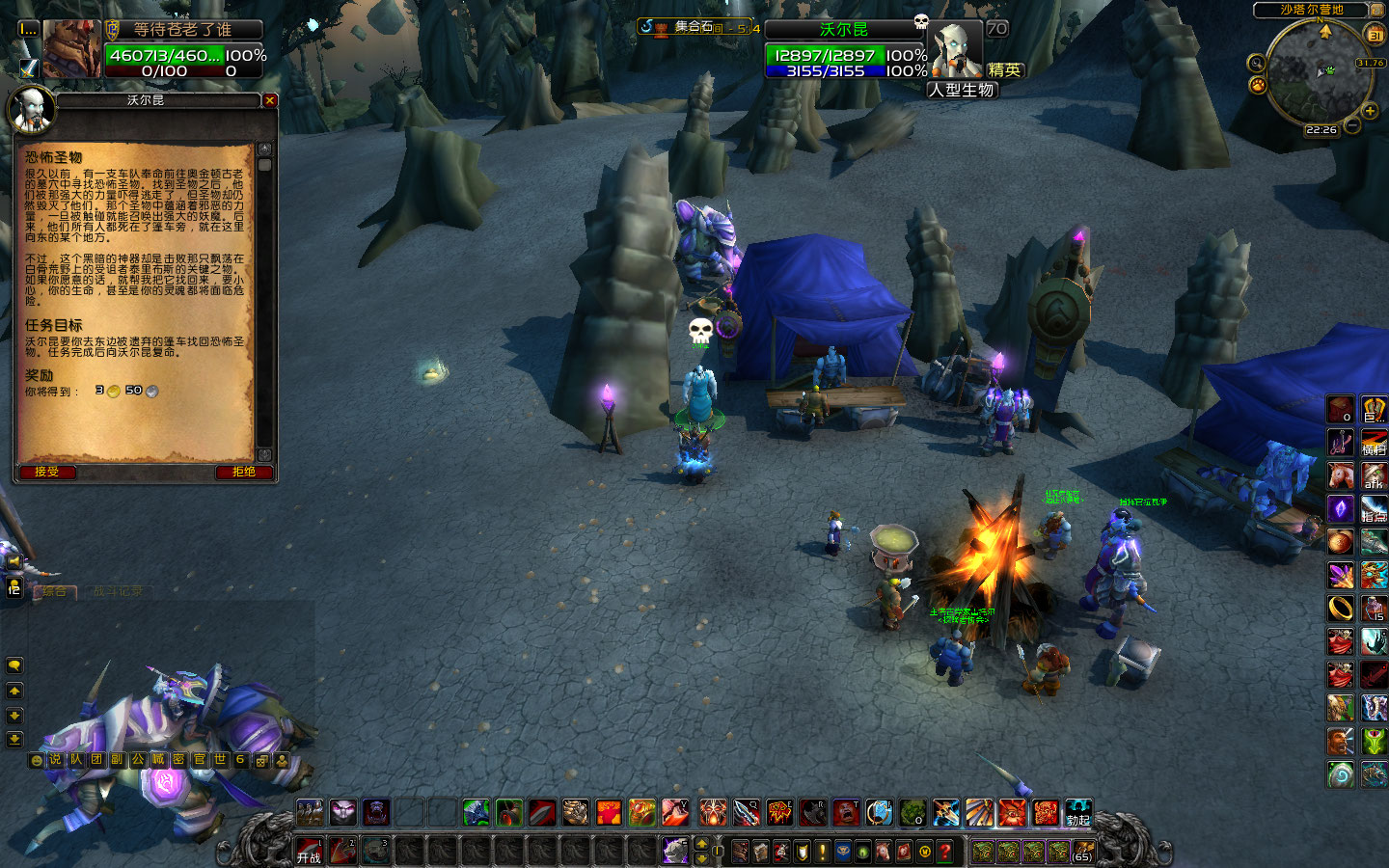The image size is (1389, 868).
Task: Select the 综合 chat tab
Action: pos(55,591)
